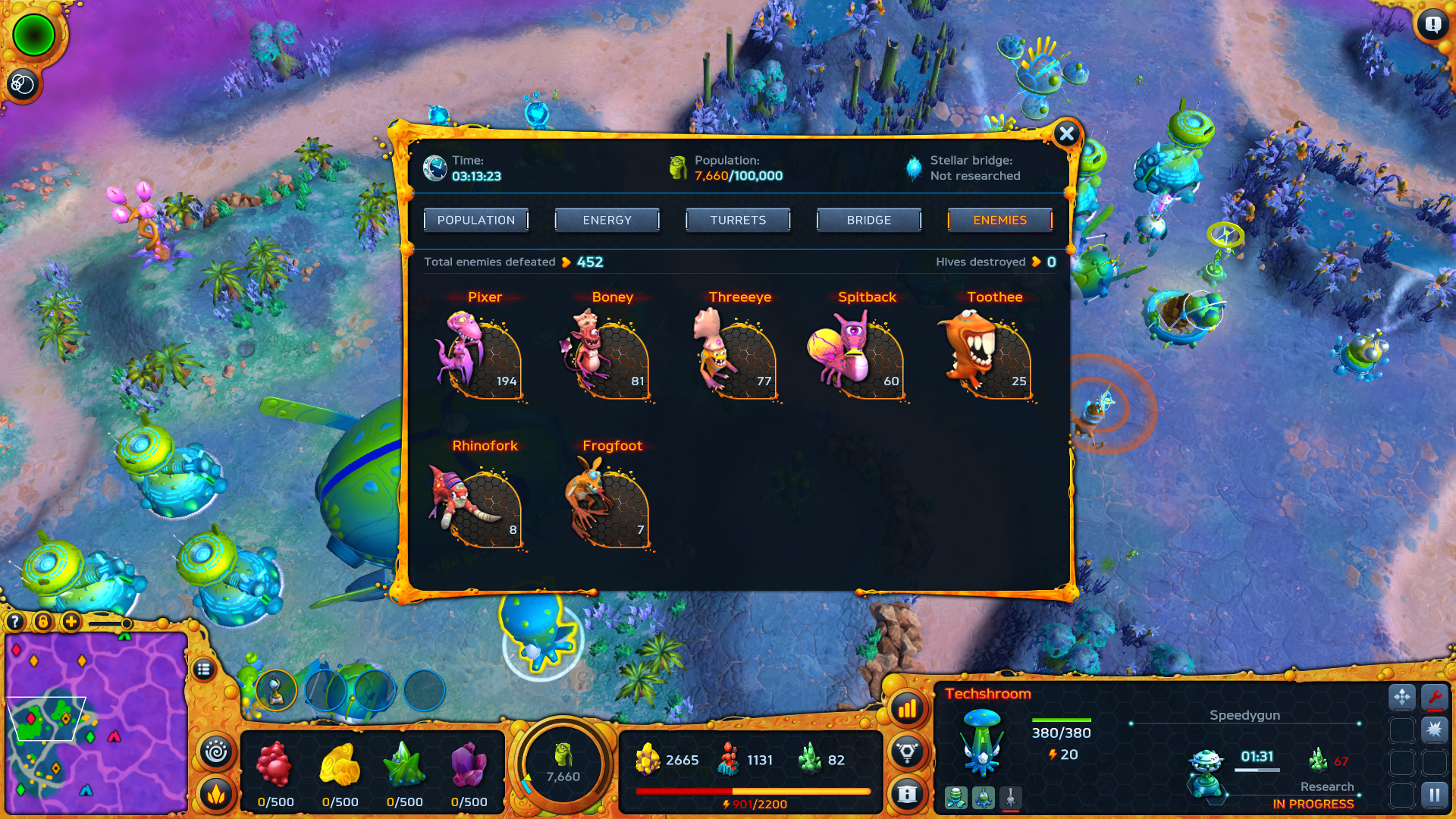Viewport: 1456px width, 819px height.
Task: Select the Bridge tab
Action: 869,220
